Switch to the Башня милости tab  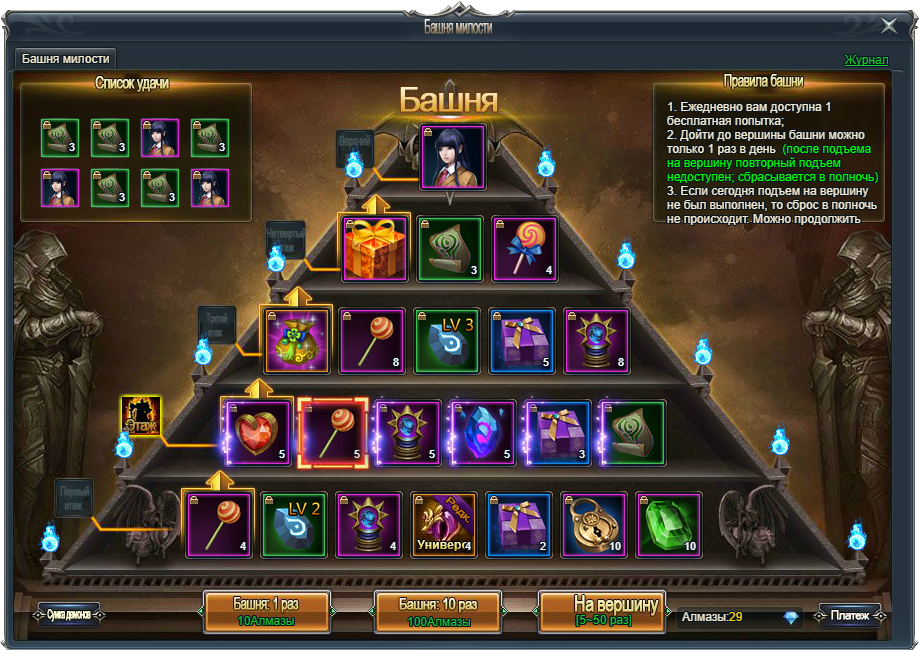[66, 59]
